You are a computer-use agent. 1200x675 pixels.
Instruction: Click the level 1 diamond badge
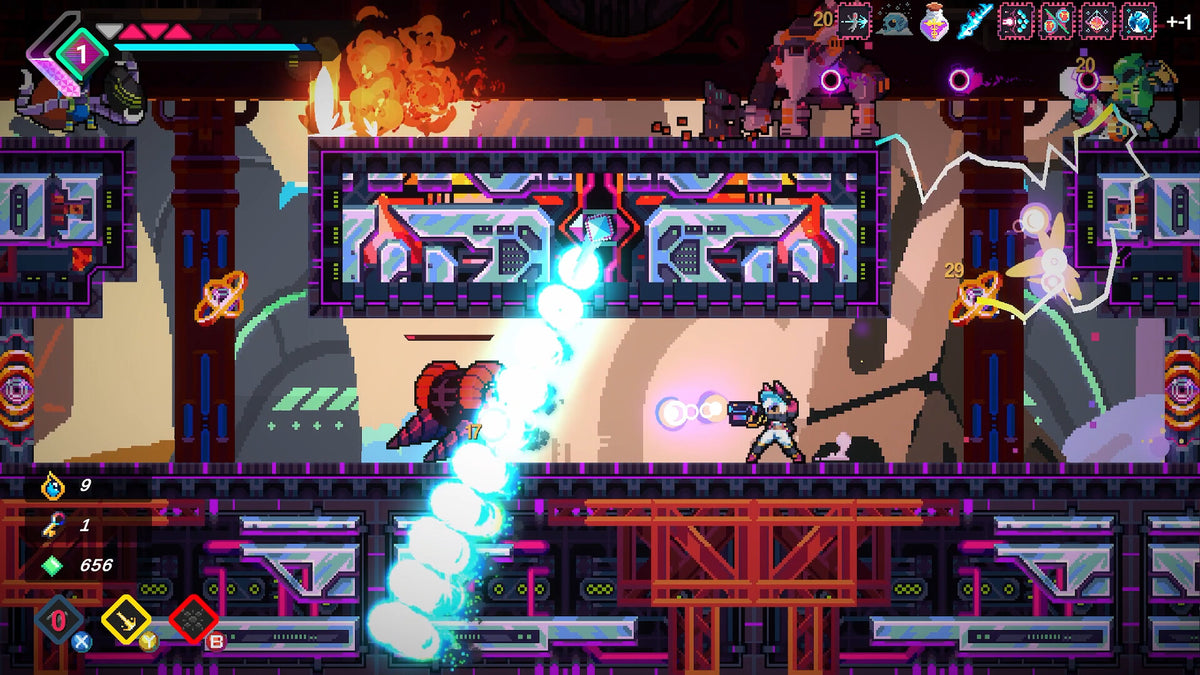pyautogui.click(x=83, y=49)
